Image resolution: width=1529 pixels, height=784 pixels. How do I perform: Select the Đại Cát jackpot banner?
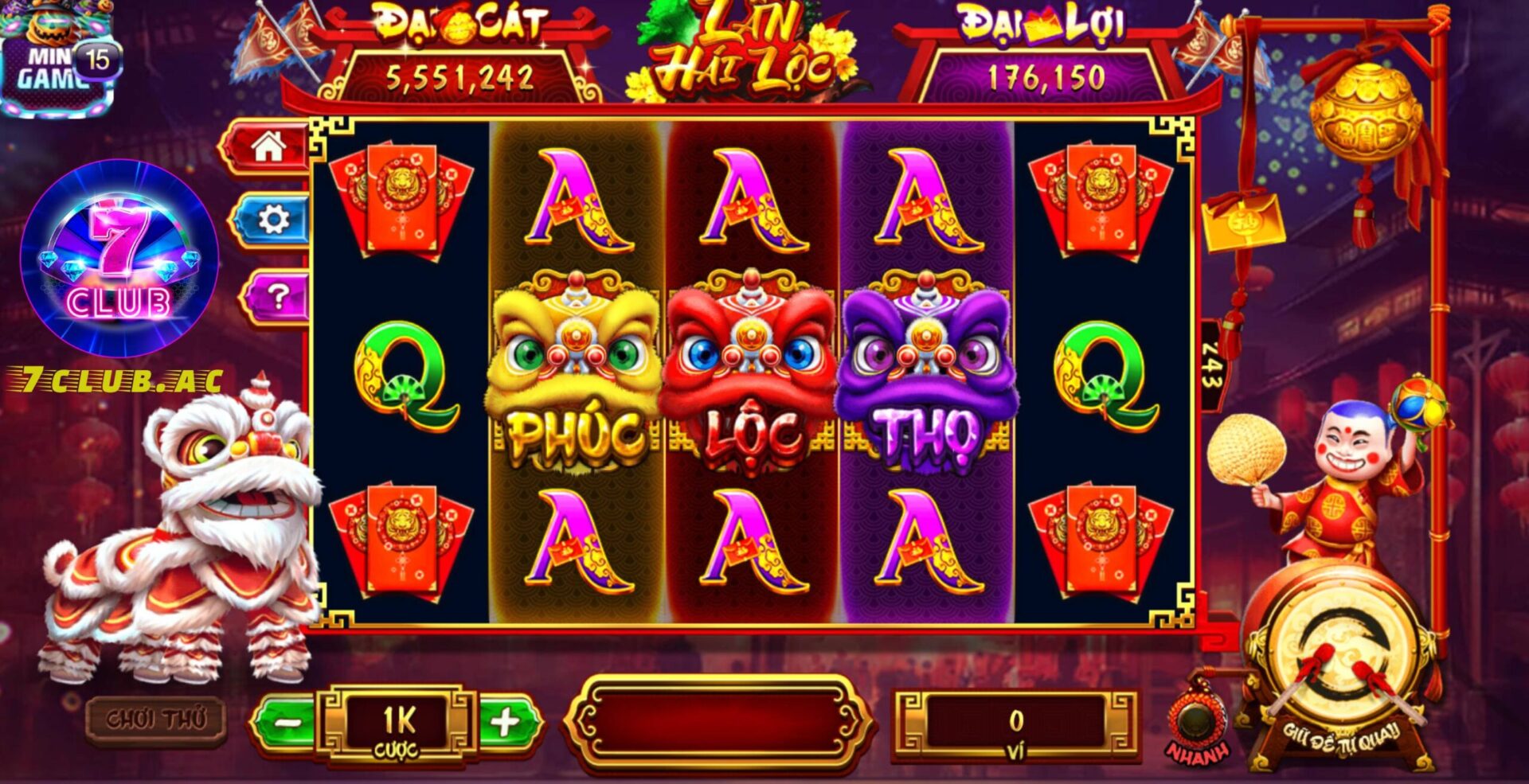(462, 48)
